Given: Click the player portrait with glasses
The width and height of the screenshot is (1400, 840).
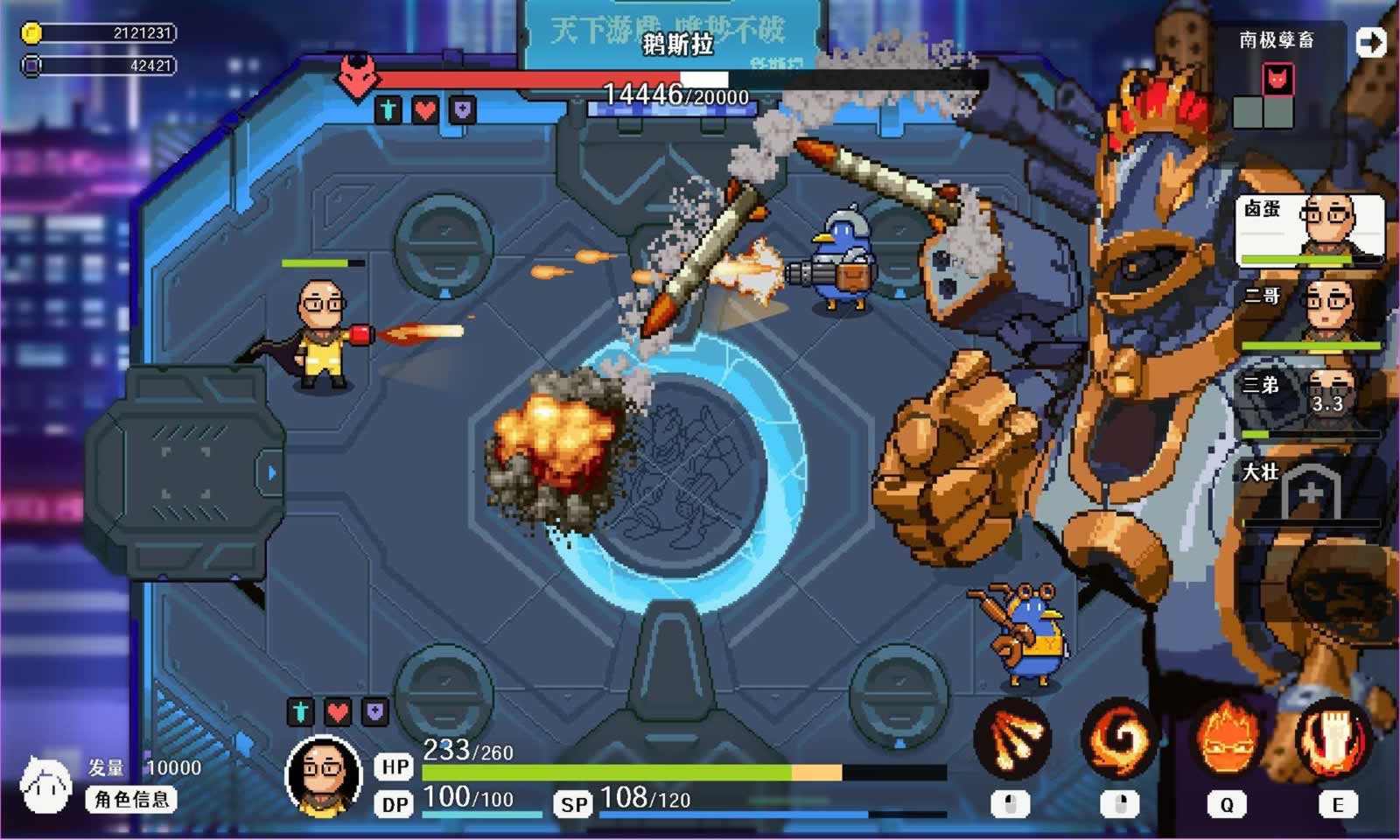Looking at the screenshot, I should 324,776.
